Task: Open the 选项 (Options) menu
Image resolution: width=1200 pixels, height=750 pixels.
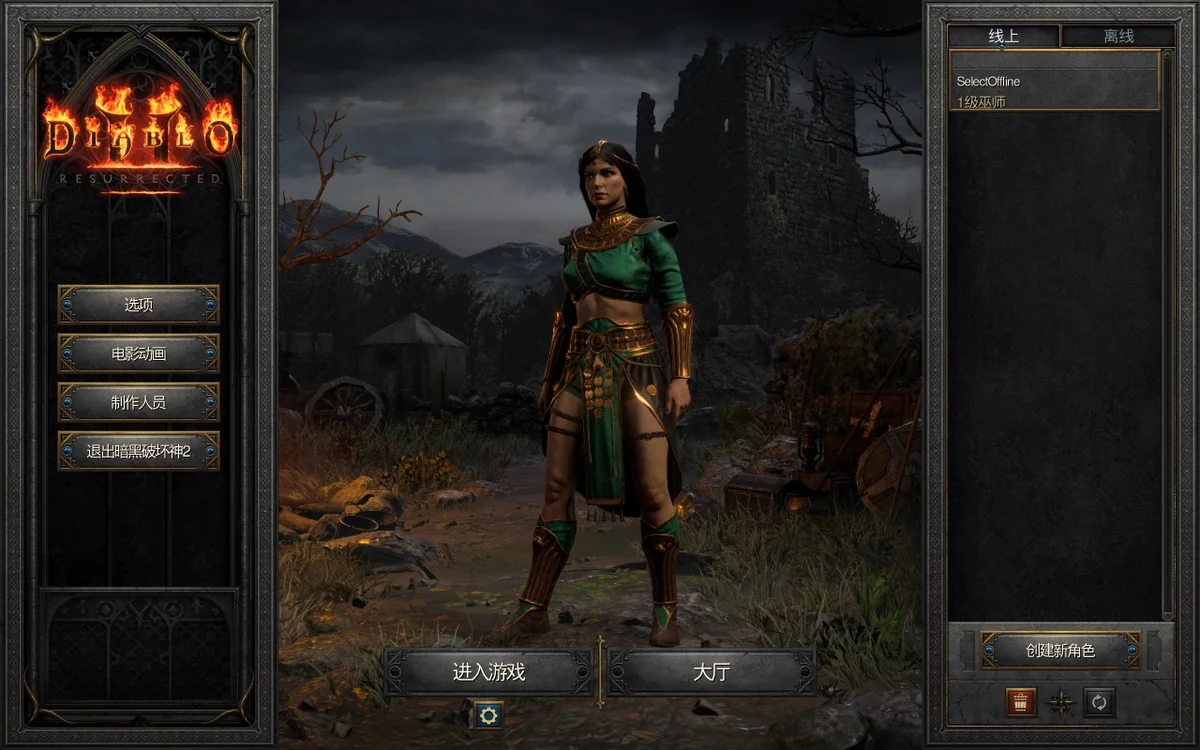Action: click(x=138, y=305)
